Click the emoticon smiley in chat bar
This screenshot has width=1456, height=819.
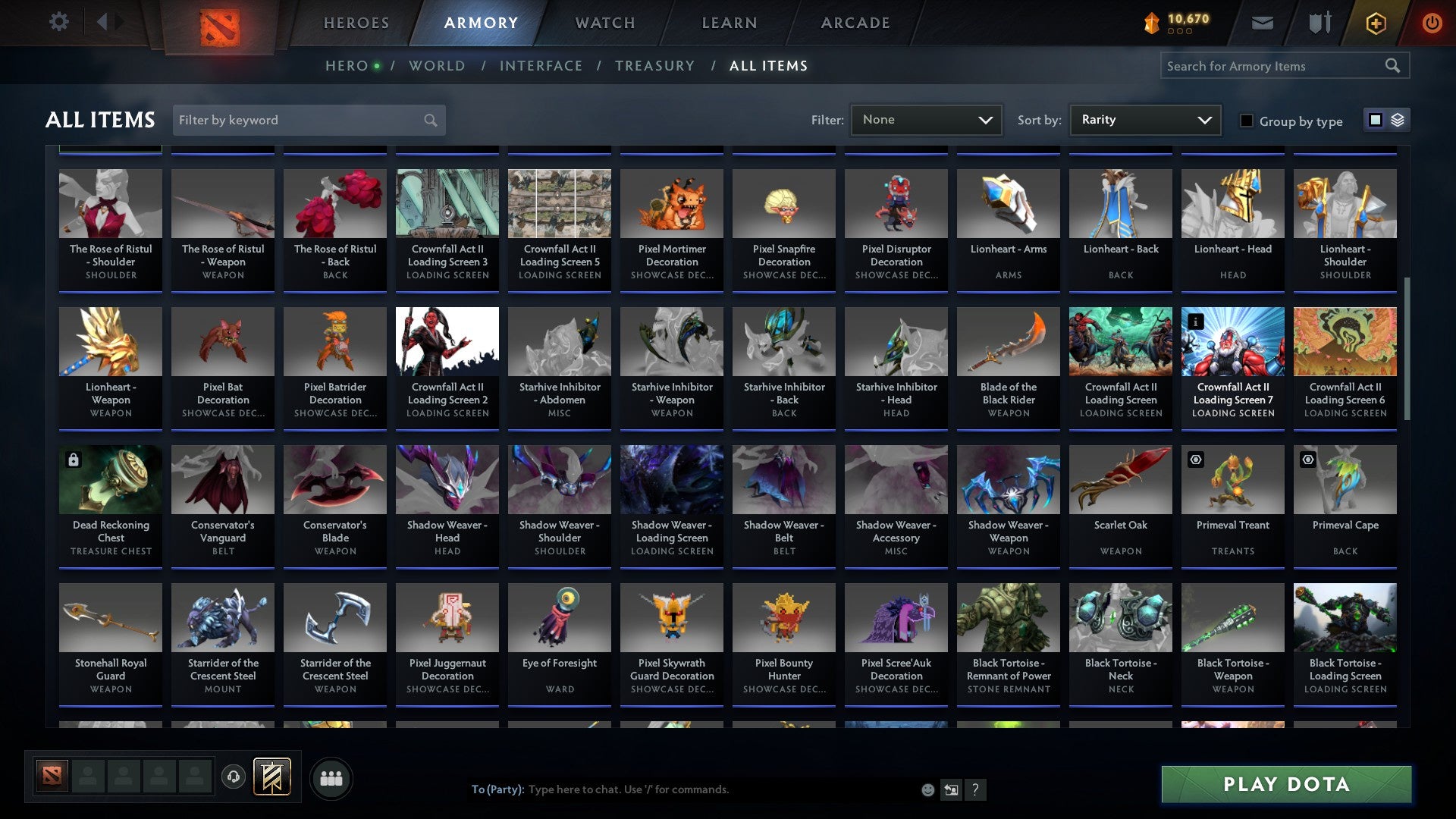point(928,789)
